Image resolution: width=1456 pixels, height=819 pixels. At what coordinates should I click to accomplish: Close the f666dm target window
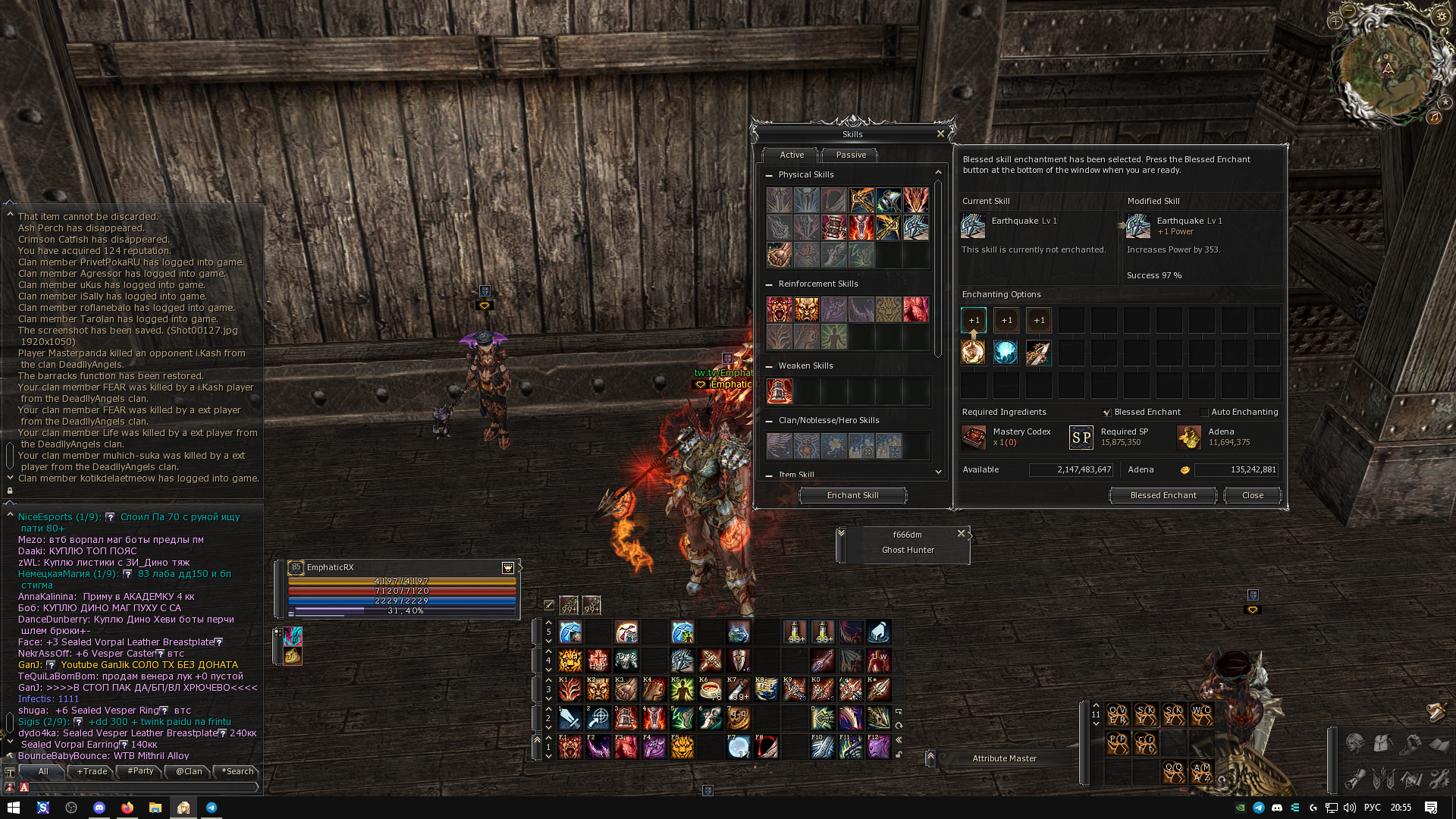[961, 534]
